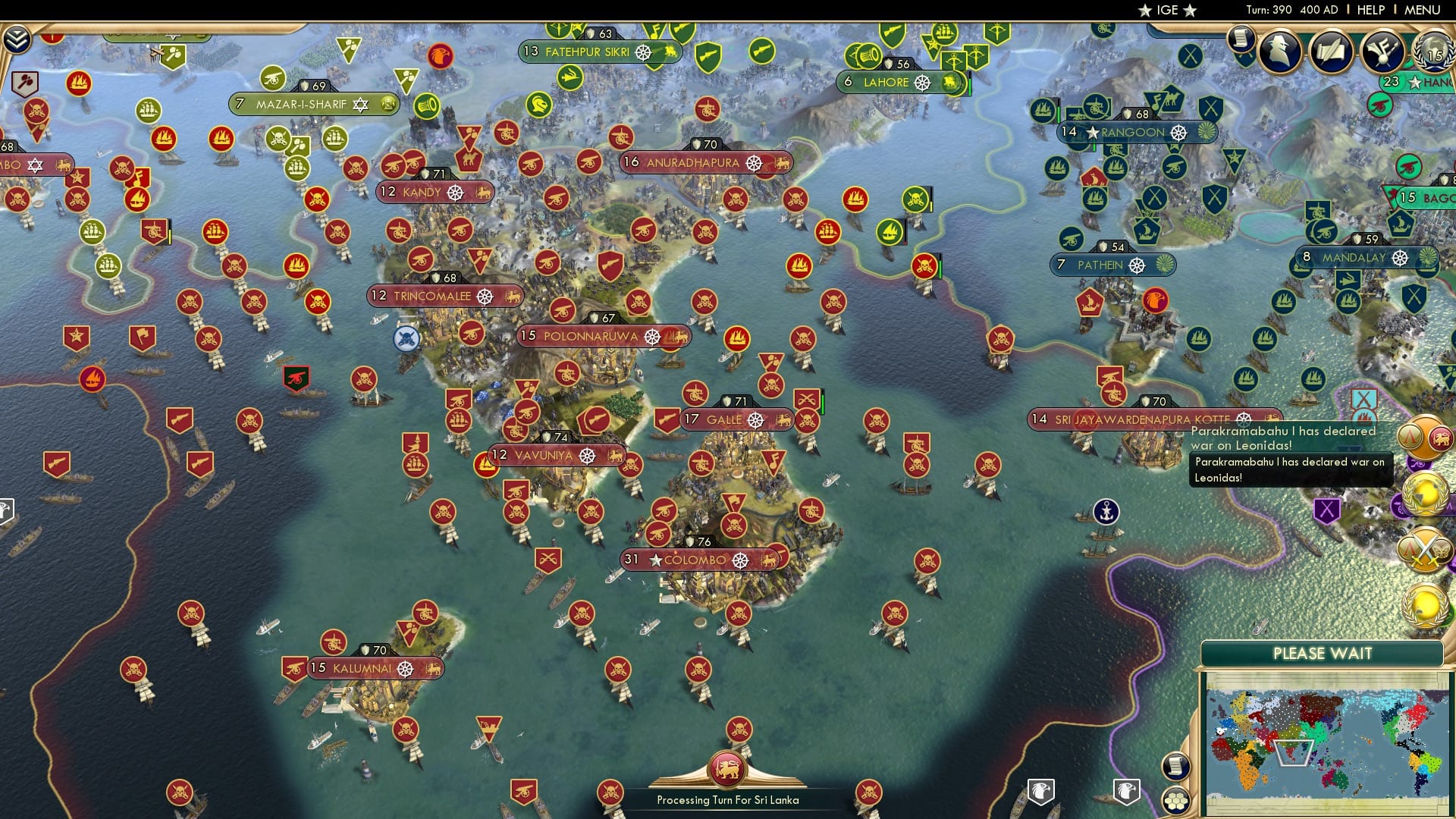This screenshot has width=1456, height=819.
Task: Open HELP from the top bar
Action: pyautogui.click(x=1371, y=10)
